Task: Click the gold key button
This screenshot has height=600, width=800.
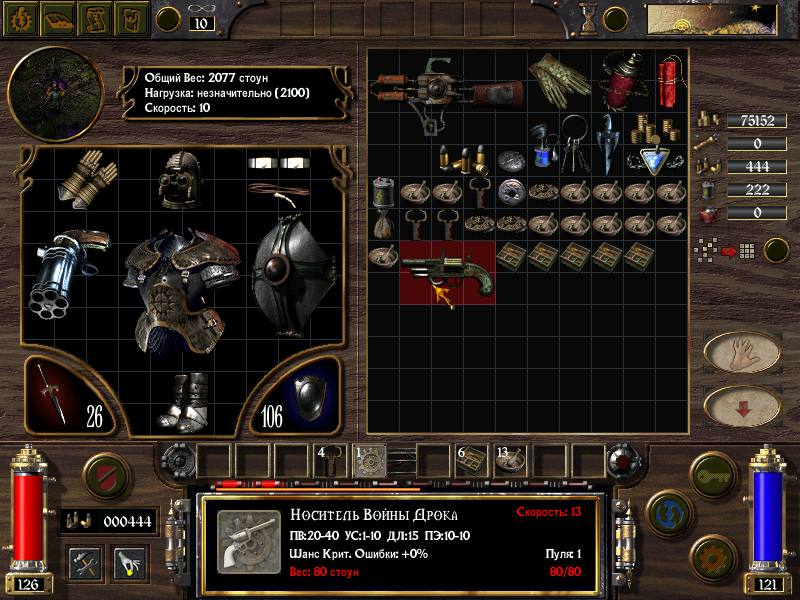Action: pyautogui.click(x=714, y=470)
